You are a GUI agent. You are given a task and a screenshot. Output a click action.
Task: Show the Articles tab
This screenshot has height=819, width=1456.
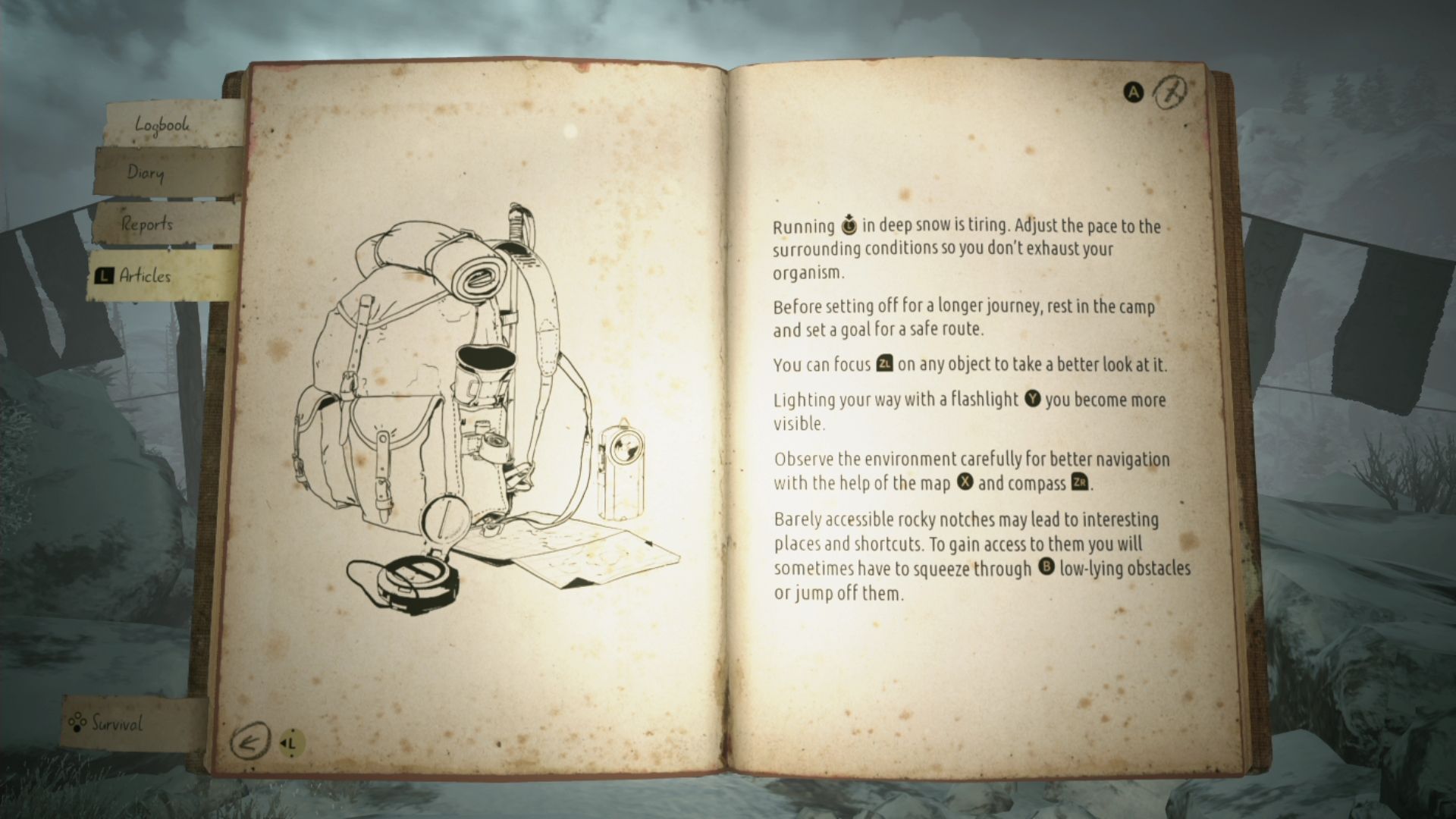tap(145, 276)
